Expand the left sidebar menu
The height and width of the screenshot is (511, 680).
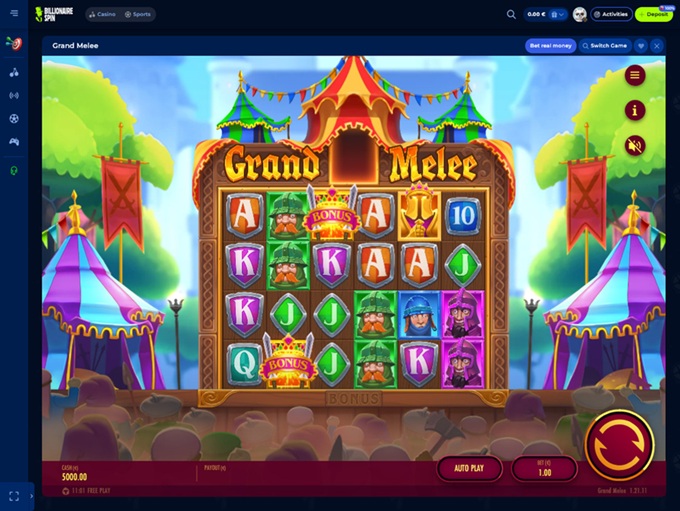[x=14, y=14]
